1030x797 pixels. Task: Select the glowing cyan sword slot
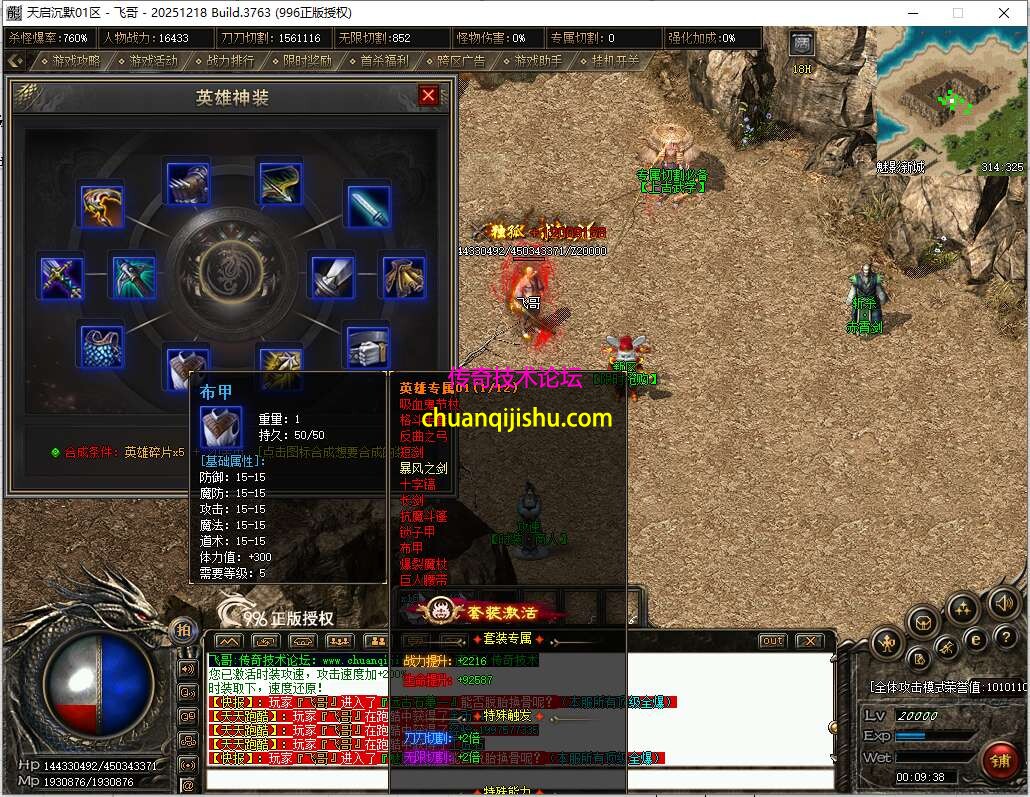(368, 205)
